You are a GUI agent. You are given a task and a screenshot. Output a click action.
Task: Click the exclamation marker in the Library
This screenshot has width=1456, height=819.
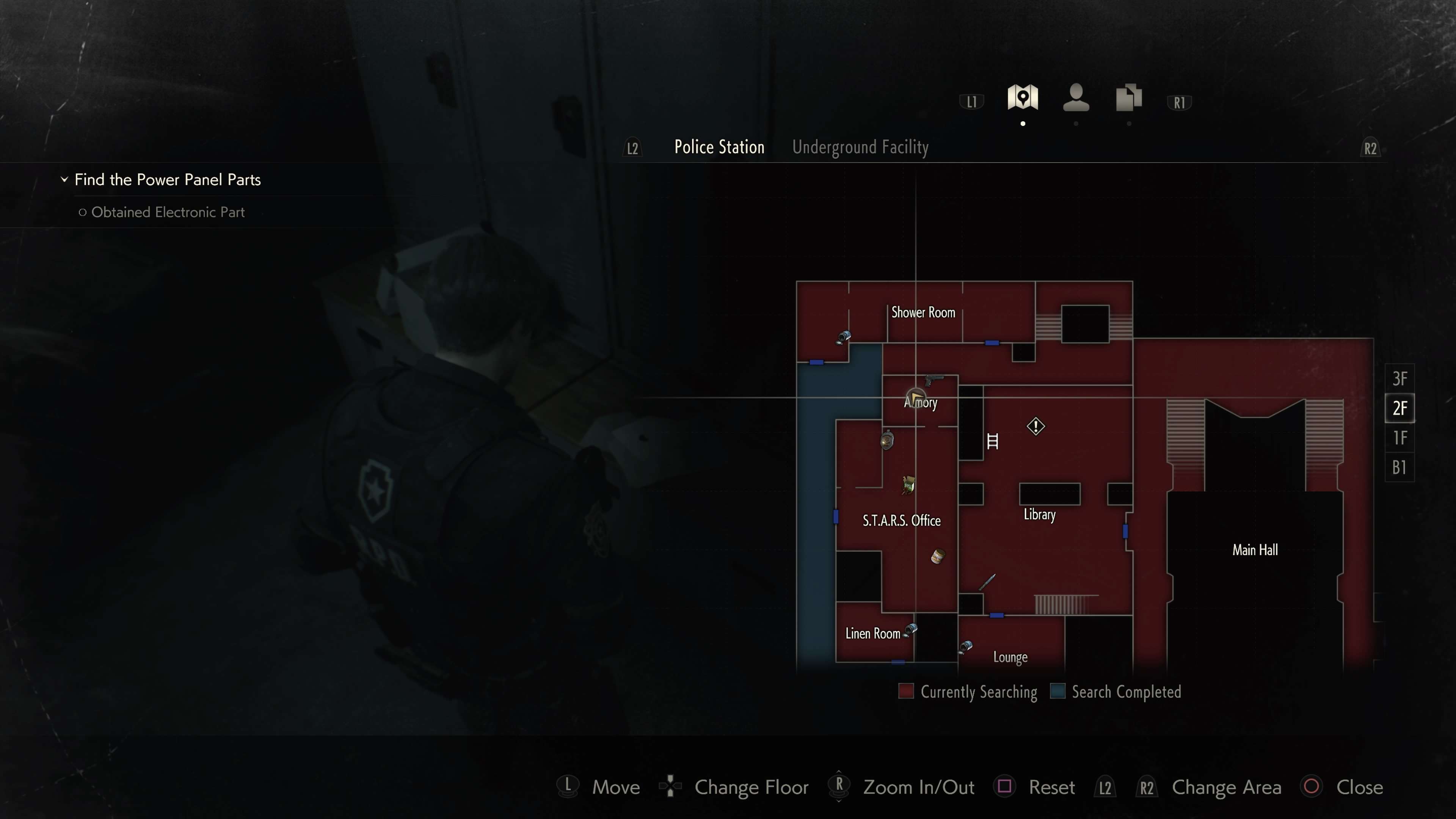click(1036, 426)
